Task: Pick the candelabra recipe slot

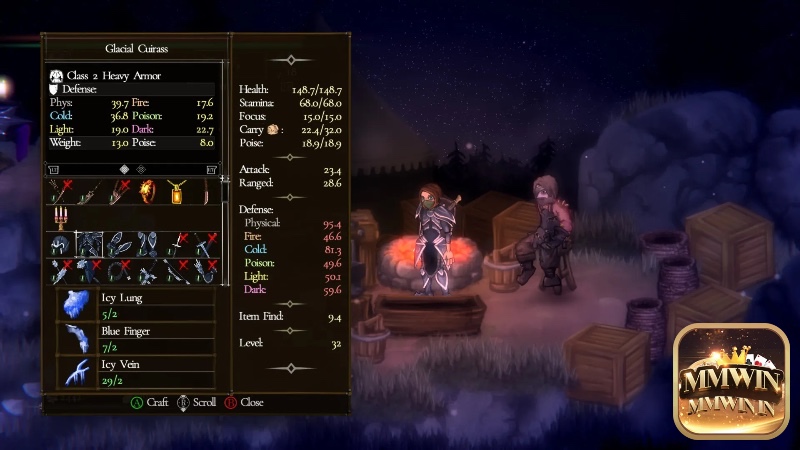Action: click(x=61, y=216)
